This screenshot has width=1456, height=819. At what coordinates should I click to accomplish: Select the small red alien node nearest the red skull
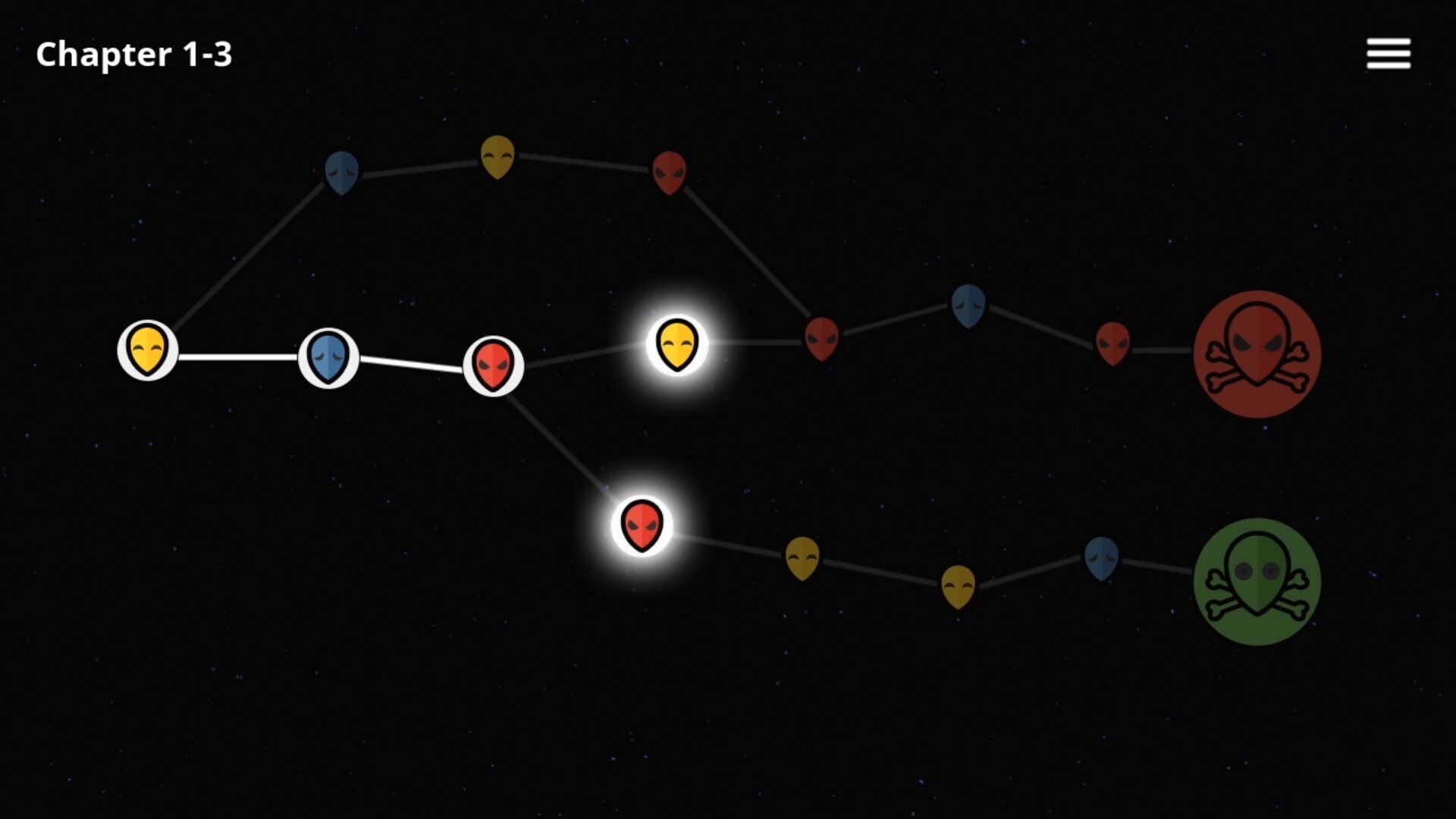[1113, 342]
